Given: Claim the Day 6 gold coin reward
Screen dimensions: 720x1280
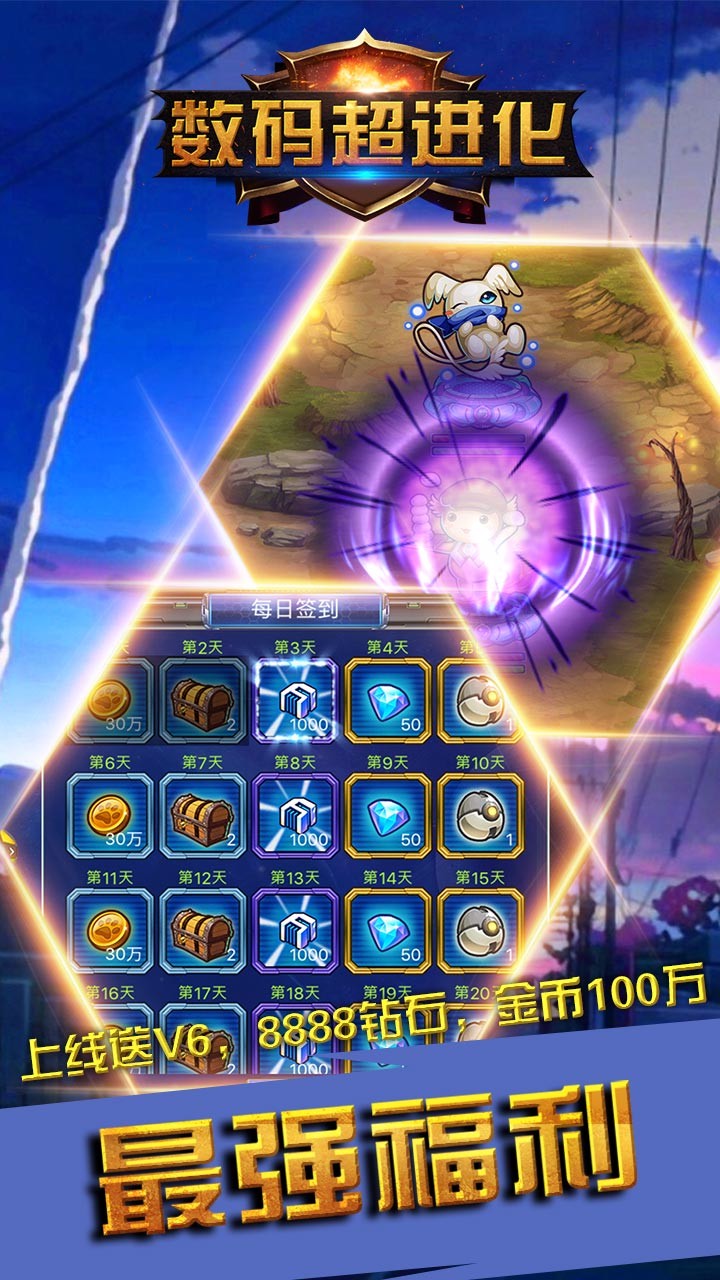Looking at the screenshot, I should tap(110, 815).
